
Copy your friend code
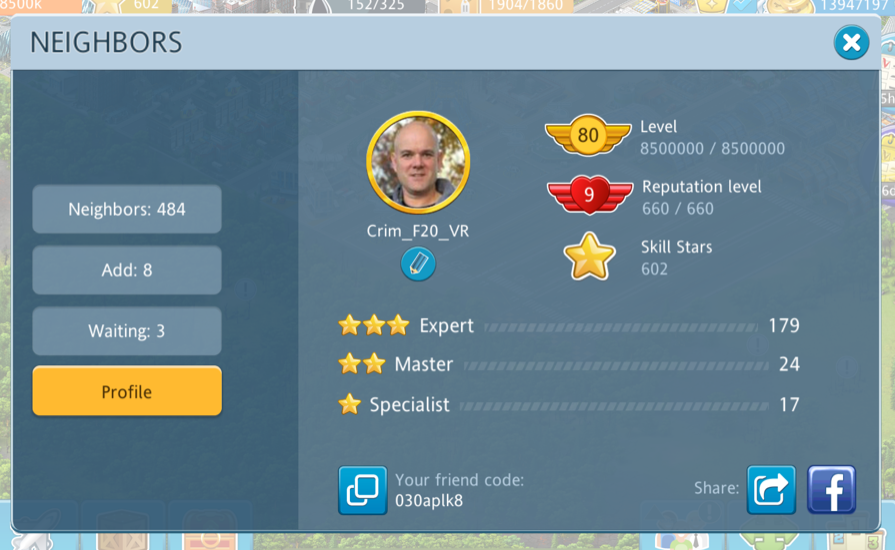(x=362, y=490)
